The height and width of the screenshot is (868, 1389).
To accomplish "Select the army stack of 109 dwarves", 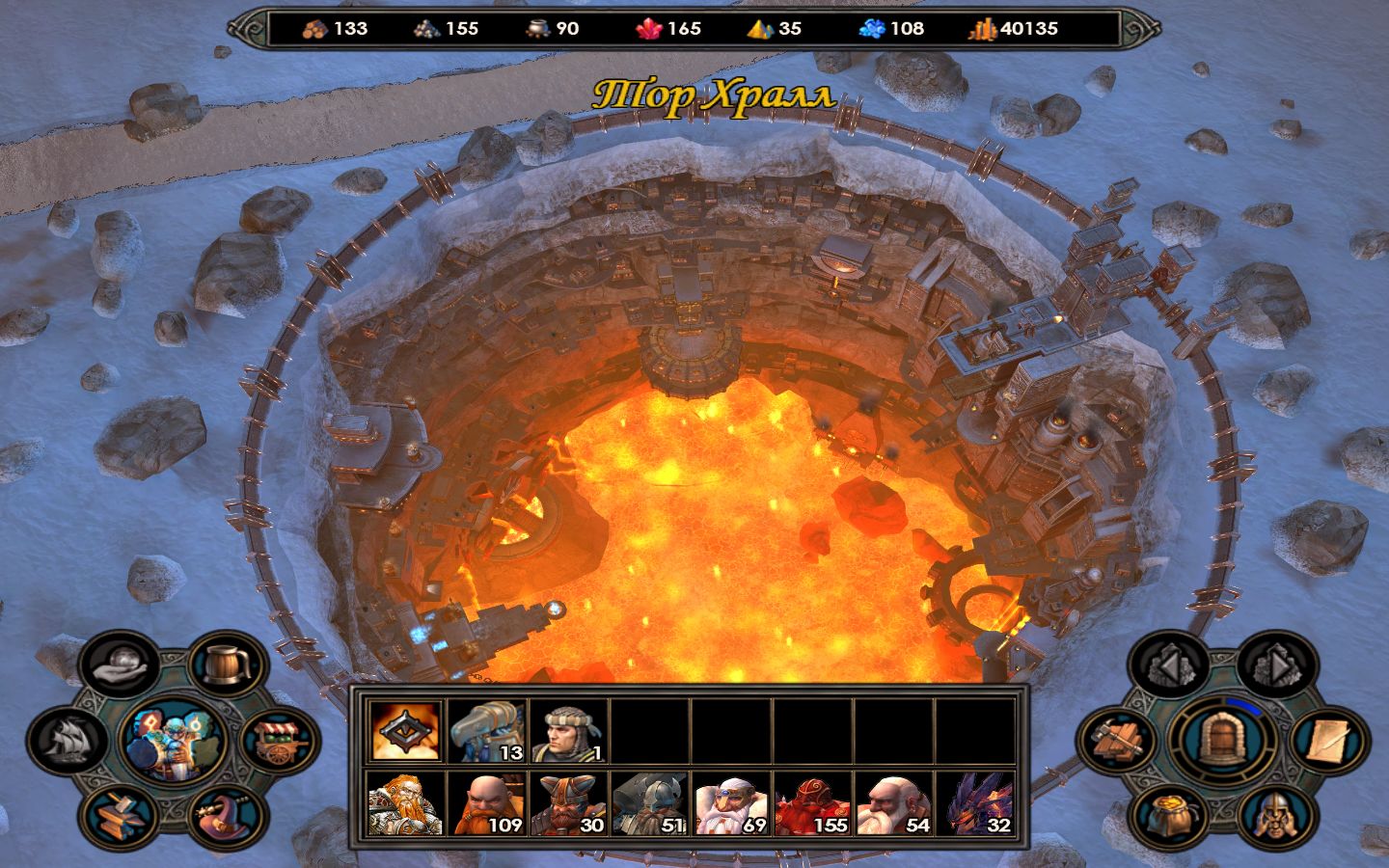I will [487, 804].
